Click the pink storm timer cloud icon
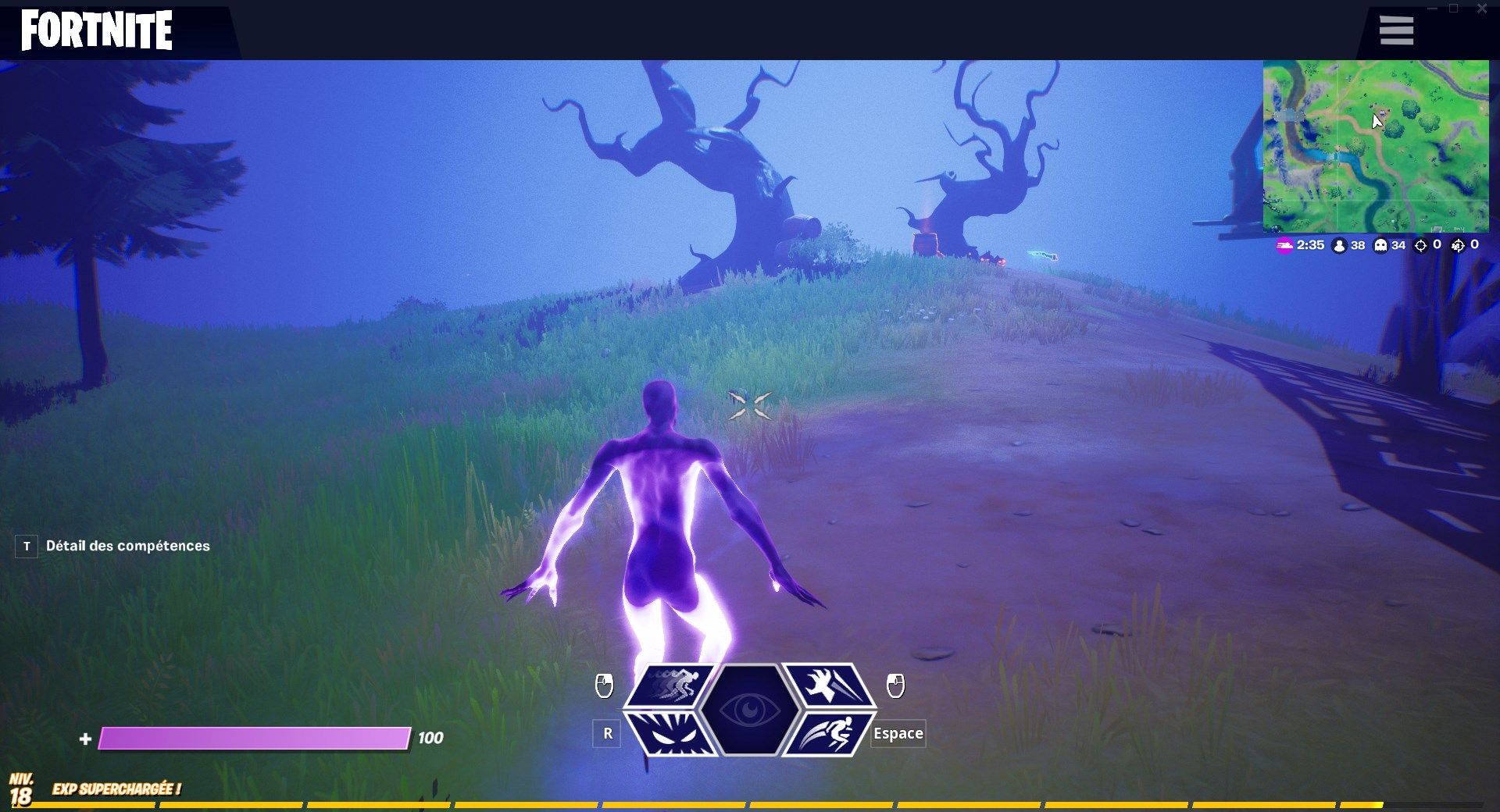Image resolution: width=1500 pixels, height=812 pixels. 1284,245
